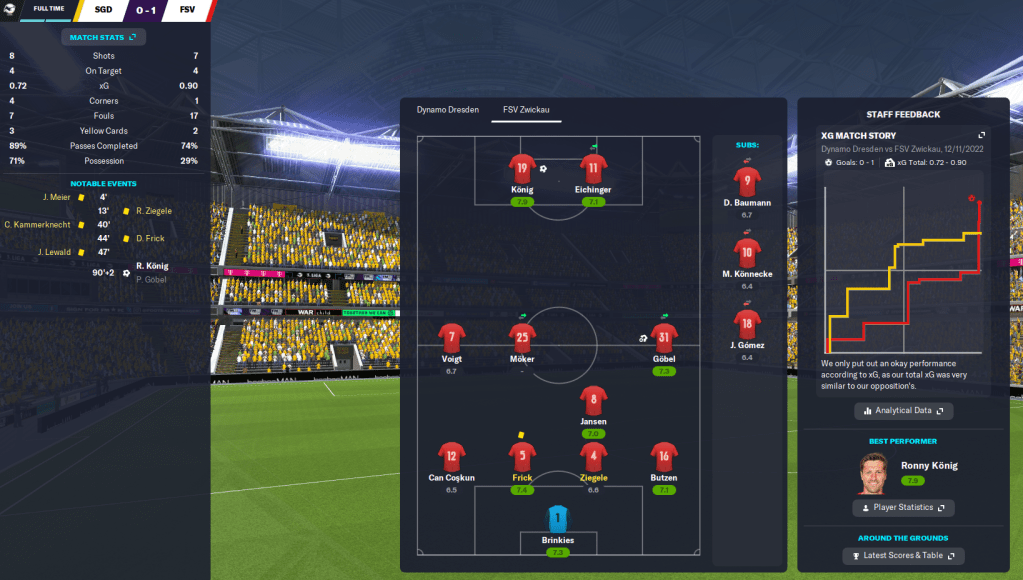Pick Göbel's number 31 shirt
The height and width of the screenshot is (580, 1023).
click(x=664, y=338)
